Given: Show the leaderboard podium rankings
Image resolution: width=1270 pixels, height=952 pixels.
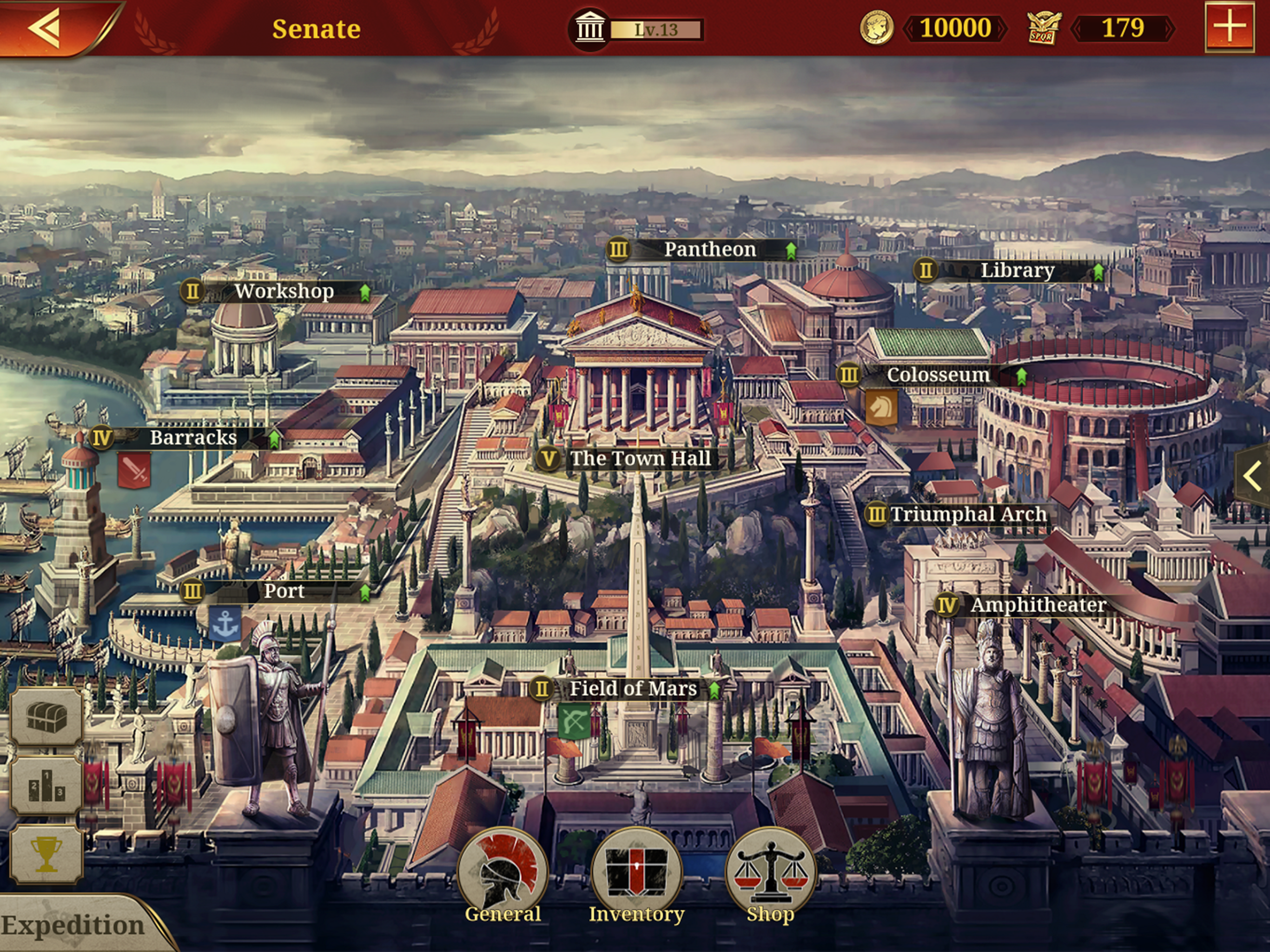Looking at the screenshot, I should [46, 786].
